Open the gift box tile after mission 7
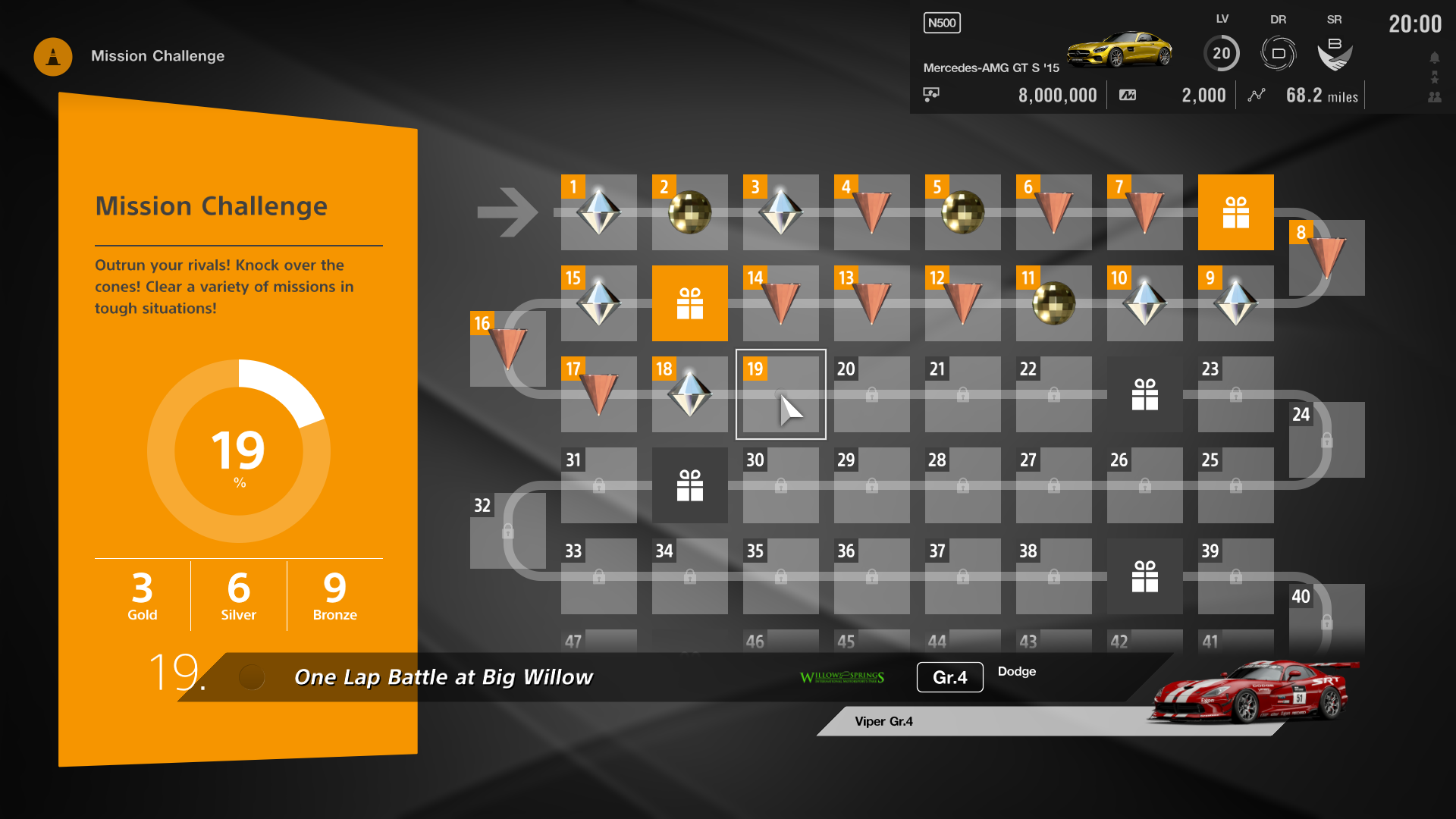 [x=1235, y=212]
